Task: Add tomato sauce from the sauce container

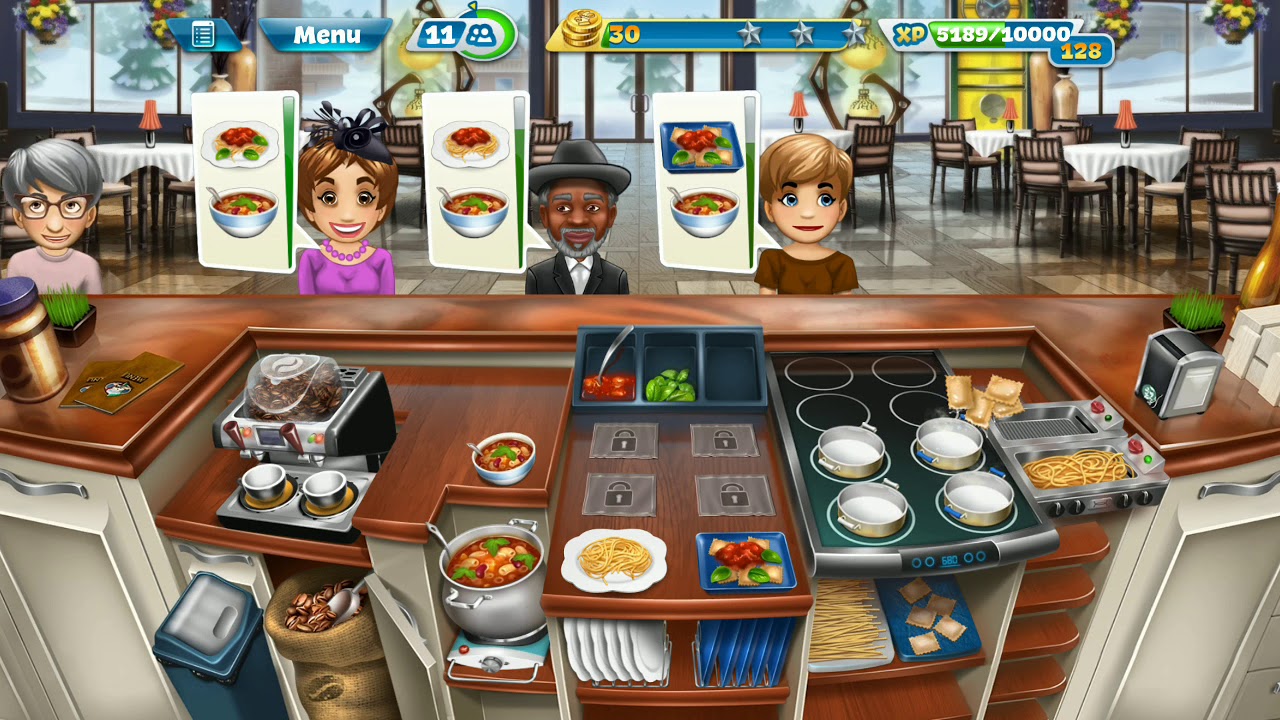Action: coord(609,382)
